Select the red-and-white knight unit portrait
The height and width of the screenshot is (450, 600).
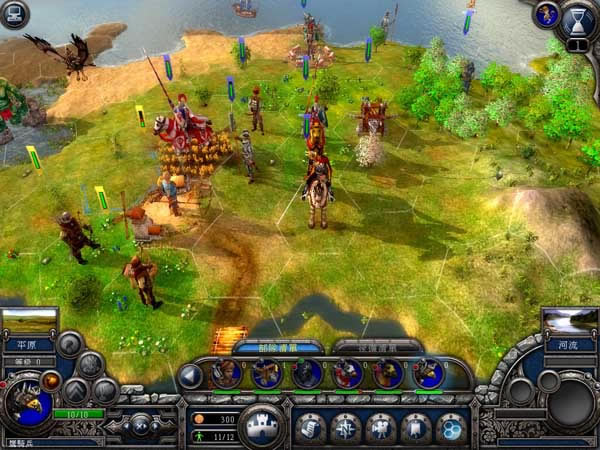click(348, 374)
